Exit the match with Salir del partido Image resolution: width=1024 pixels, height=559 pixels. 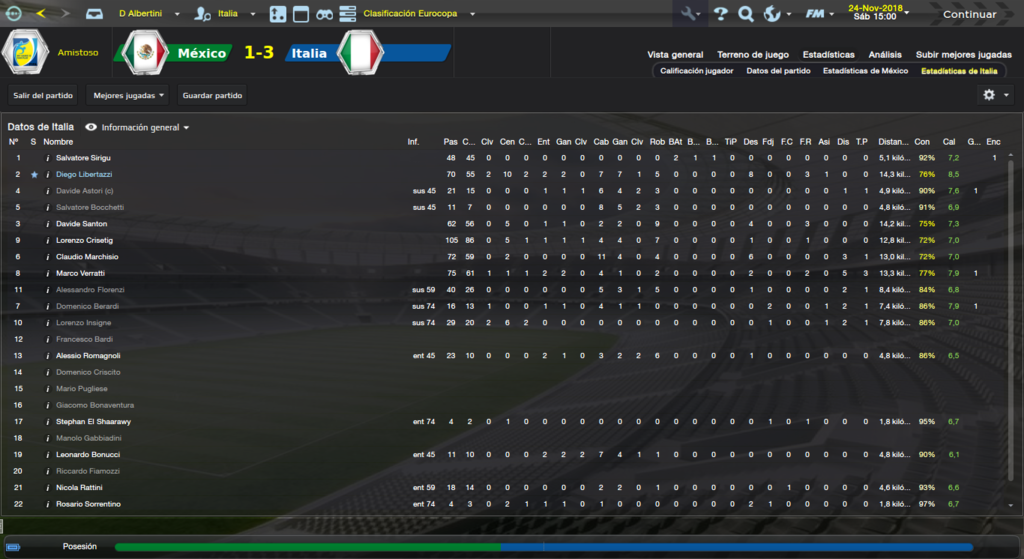tap(44, 95)
